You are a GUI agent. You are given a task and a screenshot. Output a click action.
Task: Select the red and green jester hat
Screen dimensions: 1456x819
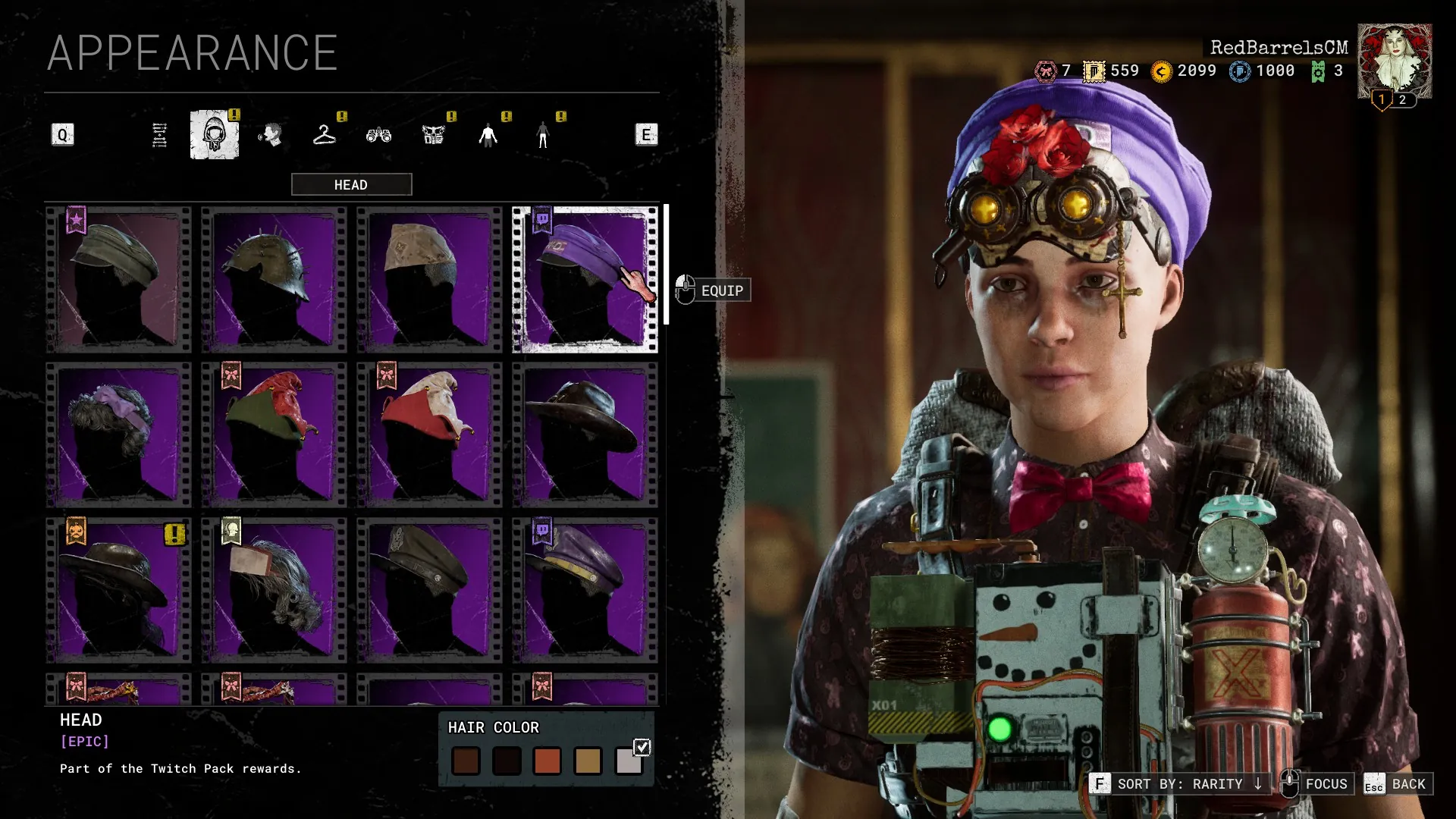[275, 435]
